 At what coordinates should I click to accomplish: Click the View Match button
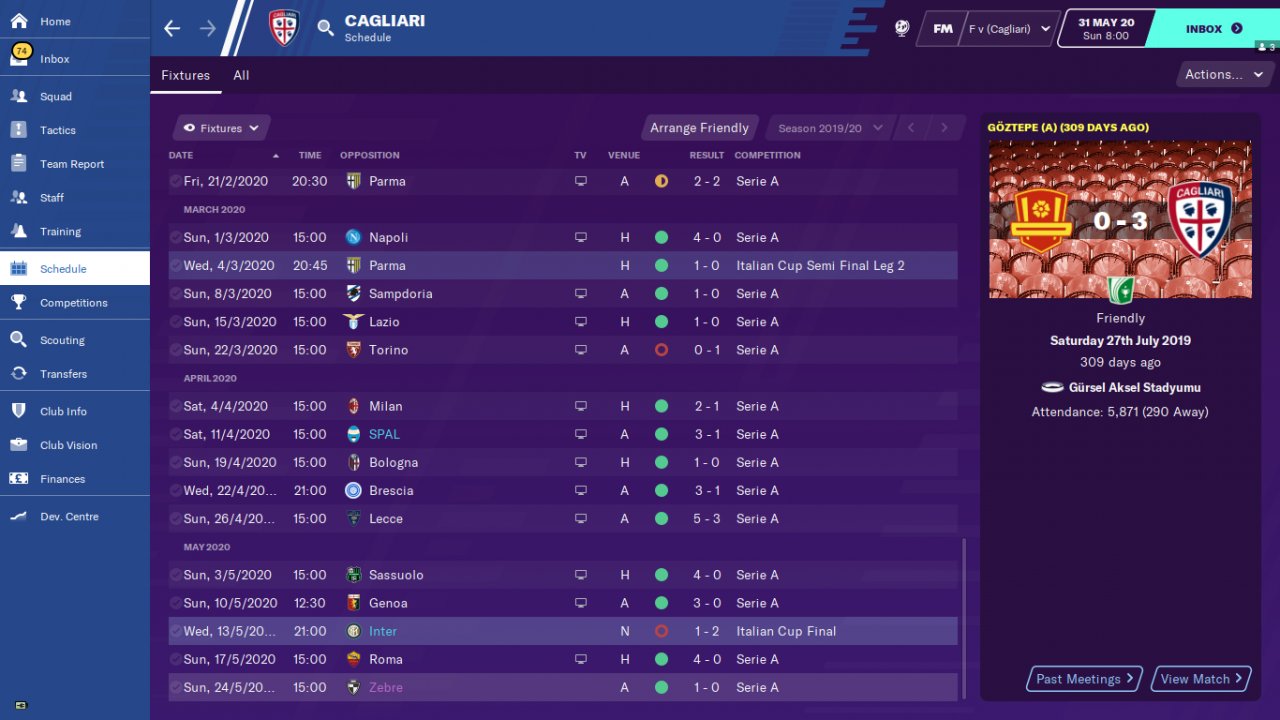click(1201, 679)
